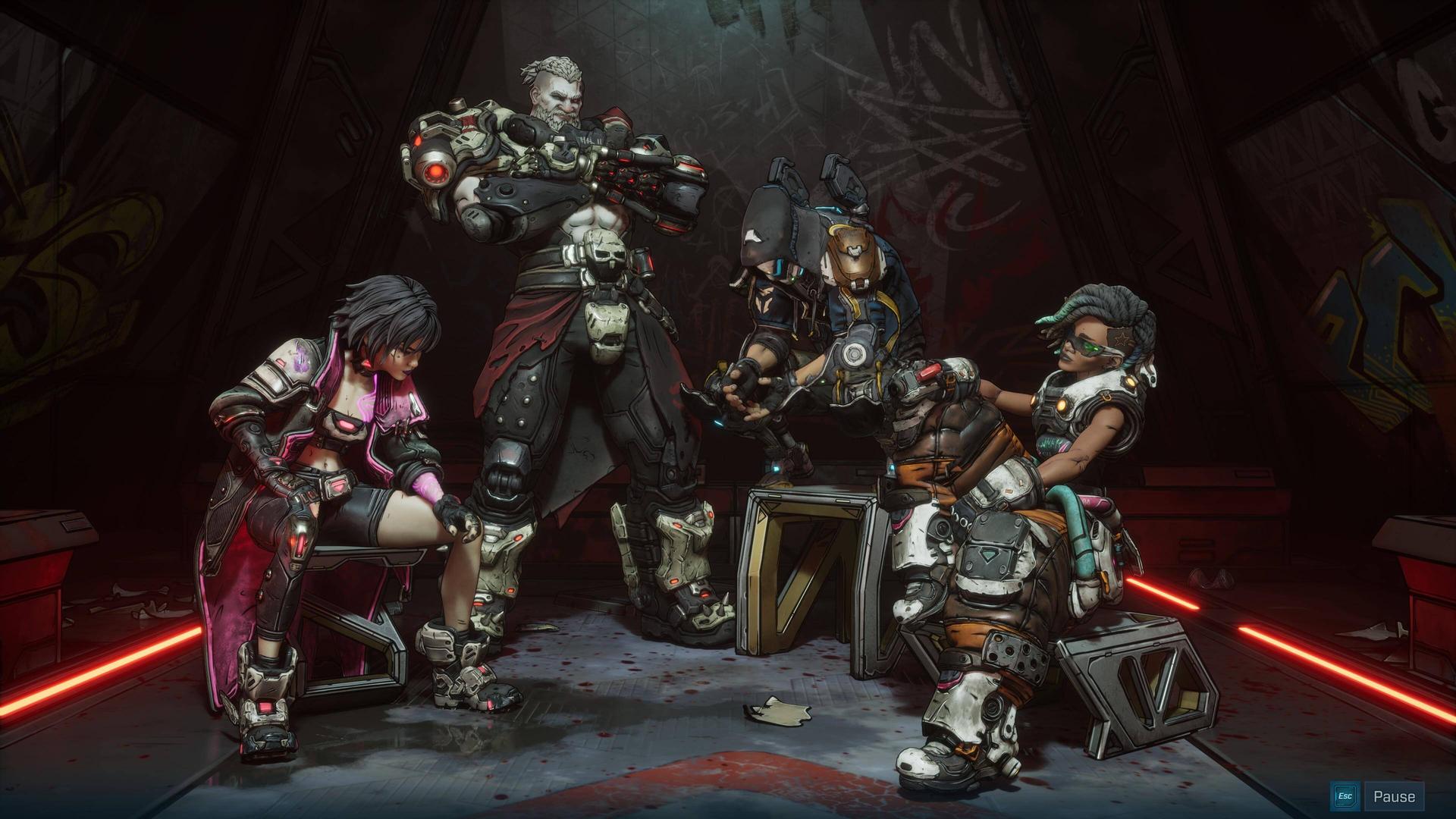Select the hooded masked figure in the center

(x=773, y=250)
